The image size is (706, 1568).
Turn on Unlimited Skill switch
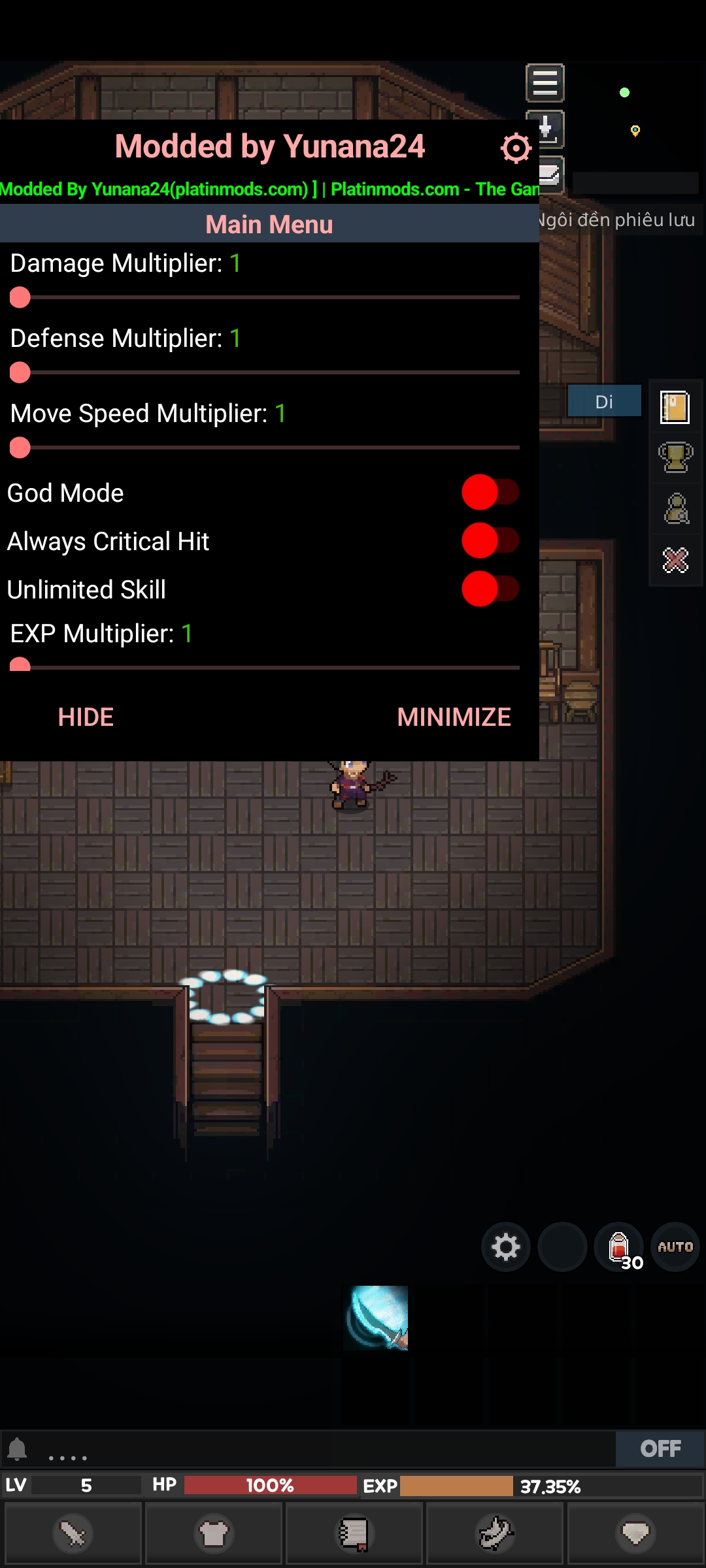pos(490,589)
